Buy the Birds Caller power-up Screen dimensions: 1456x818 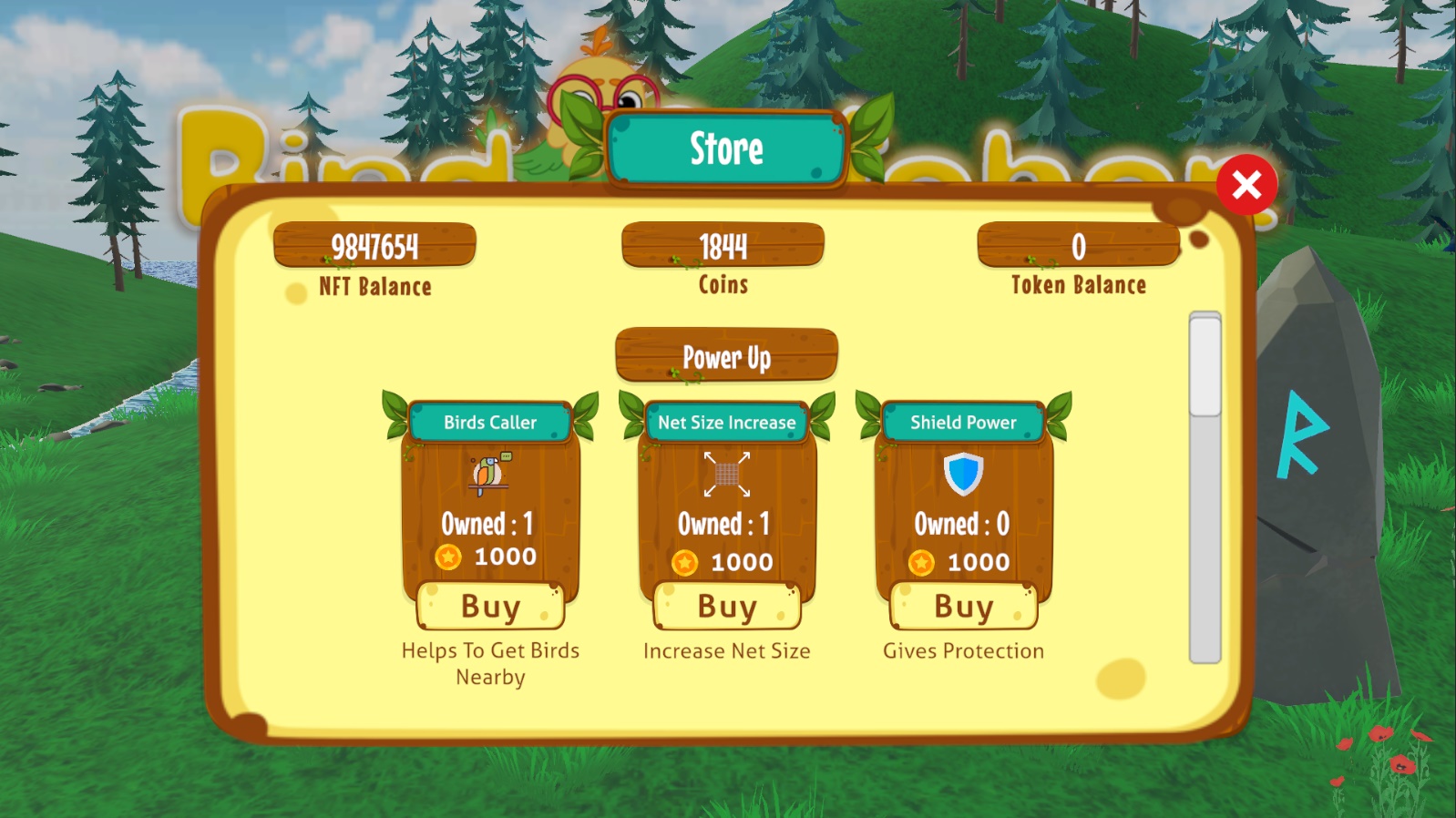[x=490, y=607]
